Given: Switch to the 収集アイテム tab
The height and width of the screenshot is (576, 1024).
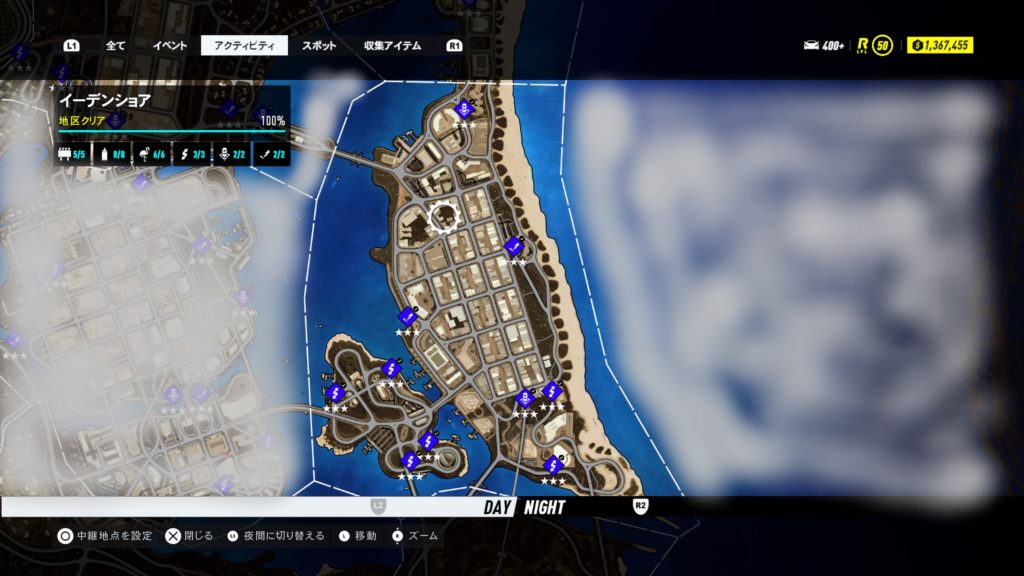Looking at the screenshot, I should coord(392,46).
